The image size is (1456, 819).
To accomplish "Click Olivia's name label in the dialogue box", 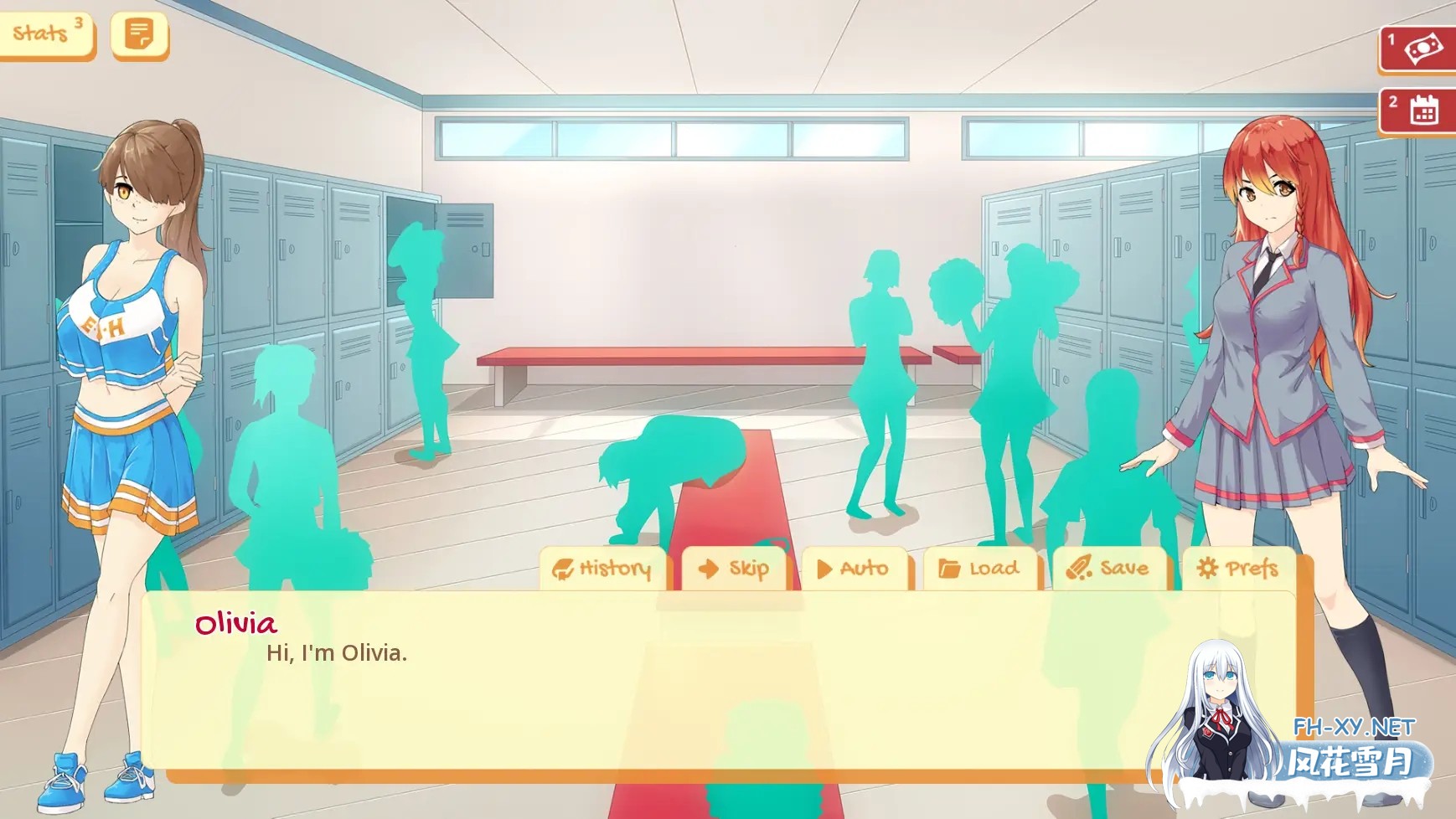I will point(235,625).
